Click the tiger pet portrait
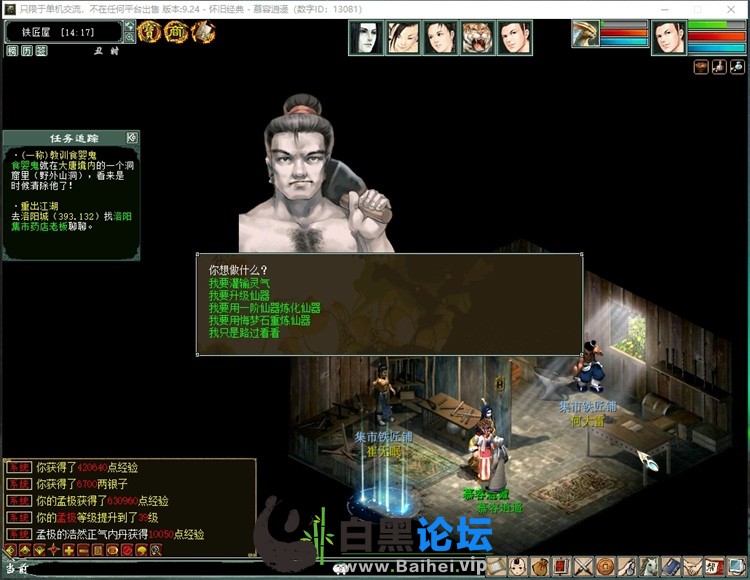 coord(478,37)
